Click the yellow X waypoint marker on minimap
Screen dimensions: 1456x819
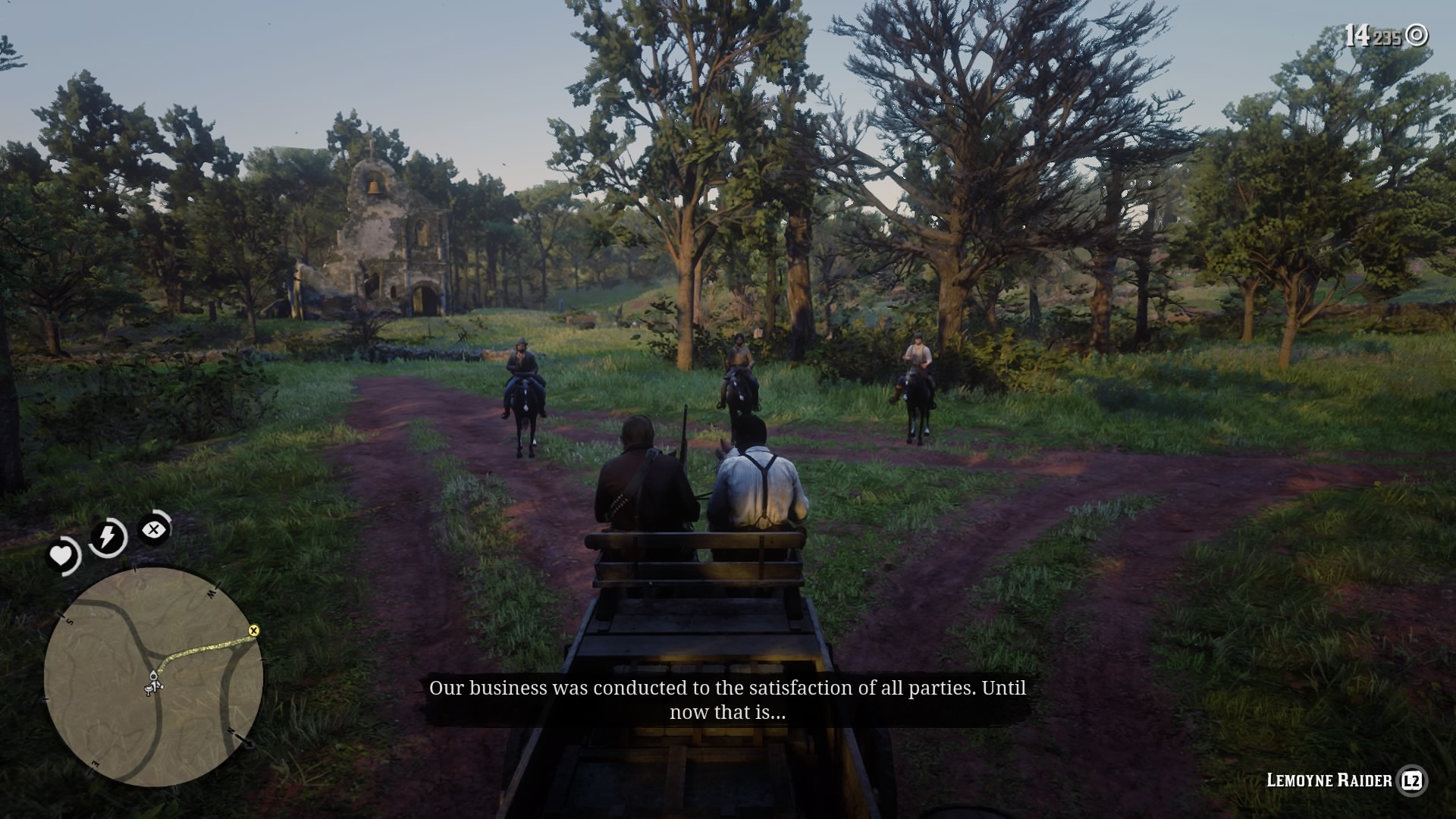click(x=254, y=630)
